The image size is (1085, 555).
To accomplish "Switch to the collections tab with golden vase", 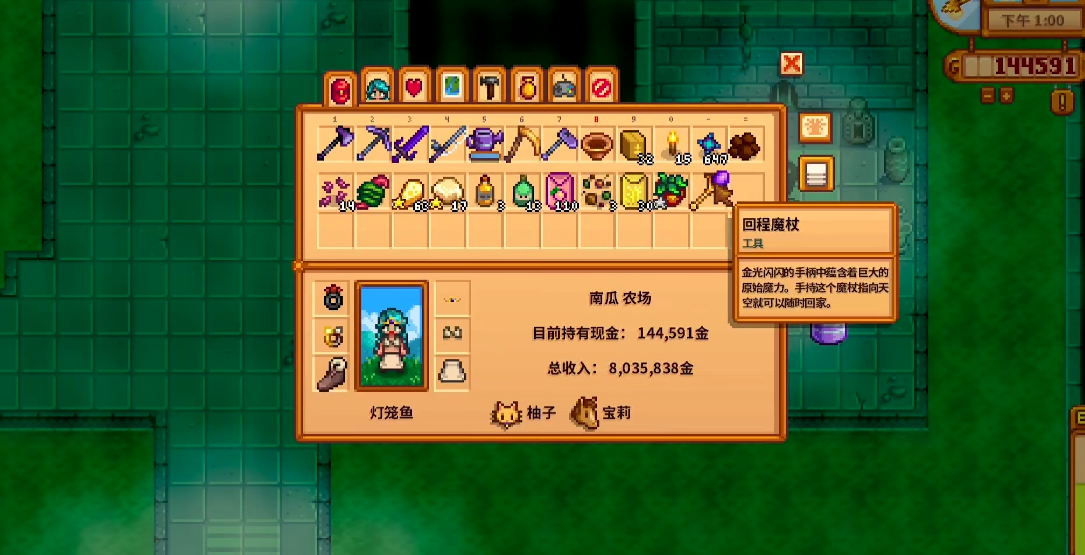I will coord(527,88).
